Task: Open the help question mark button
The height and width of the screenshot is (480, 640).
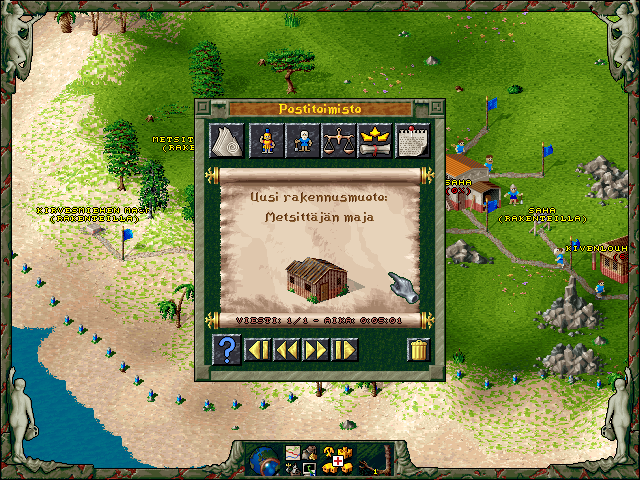Action: (x=227, y=350)
